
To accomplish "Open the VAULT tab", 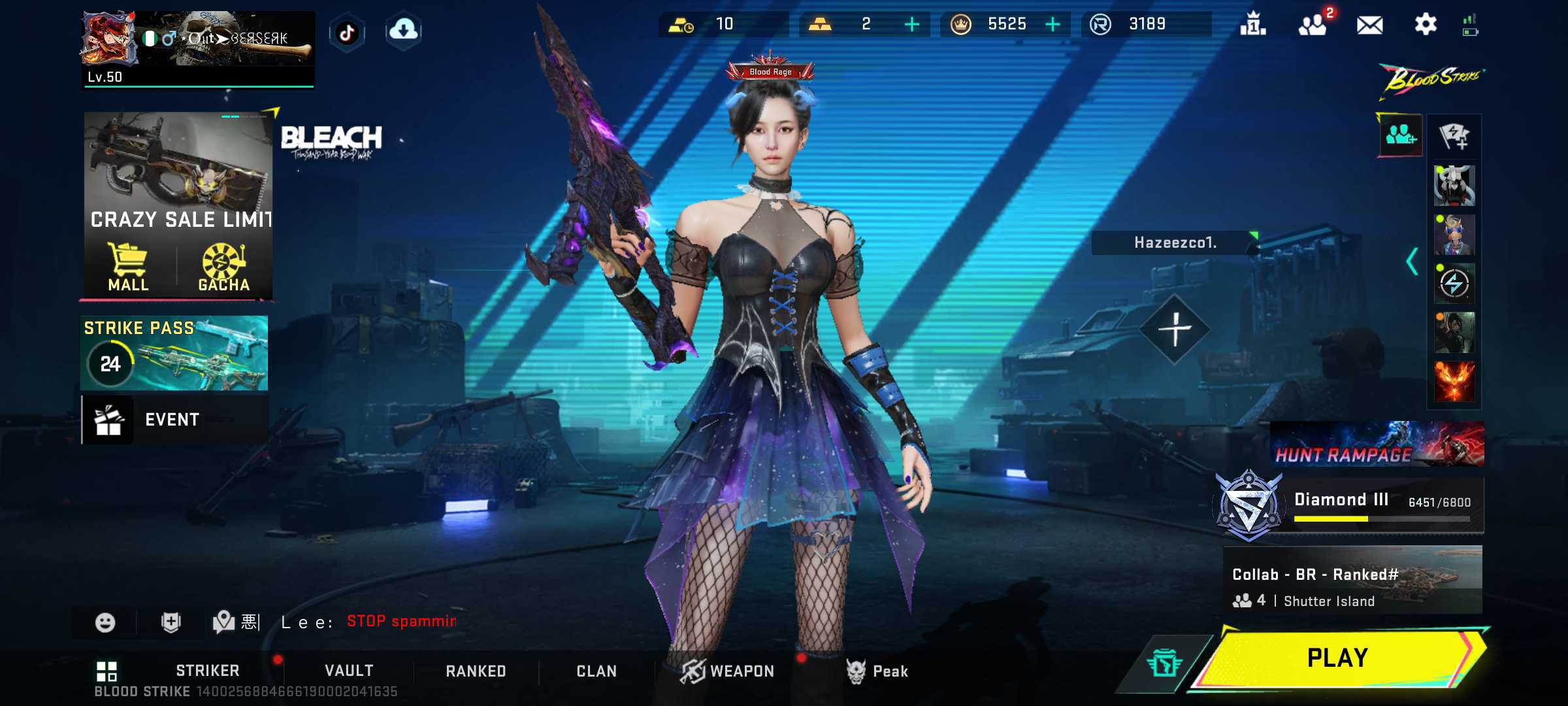I will click(349, 671).
